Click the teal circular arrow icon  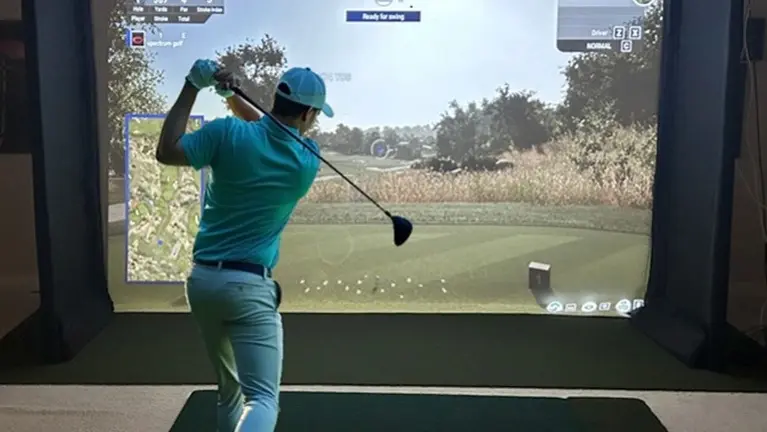pyautogui.click(x=555, y=306)
